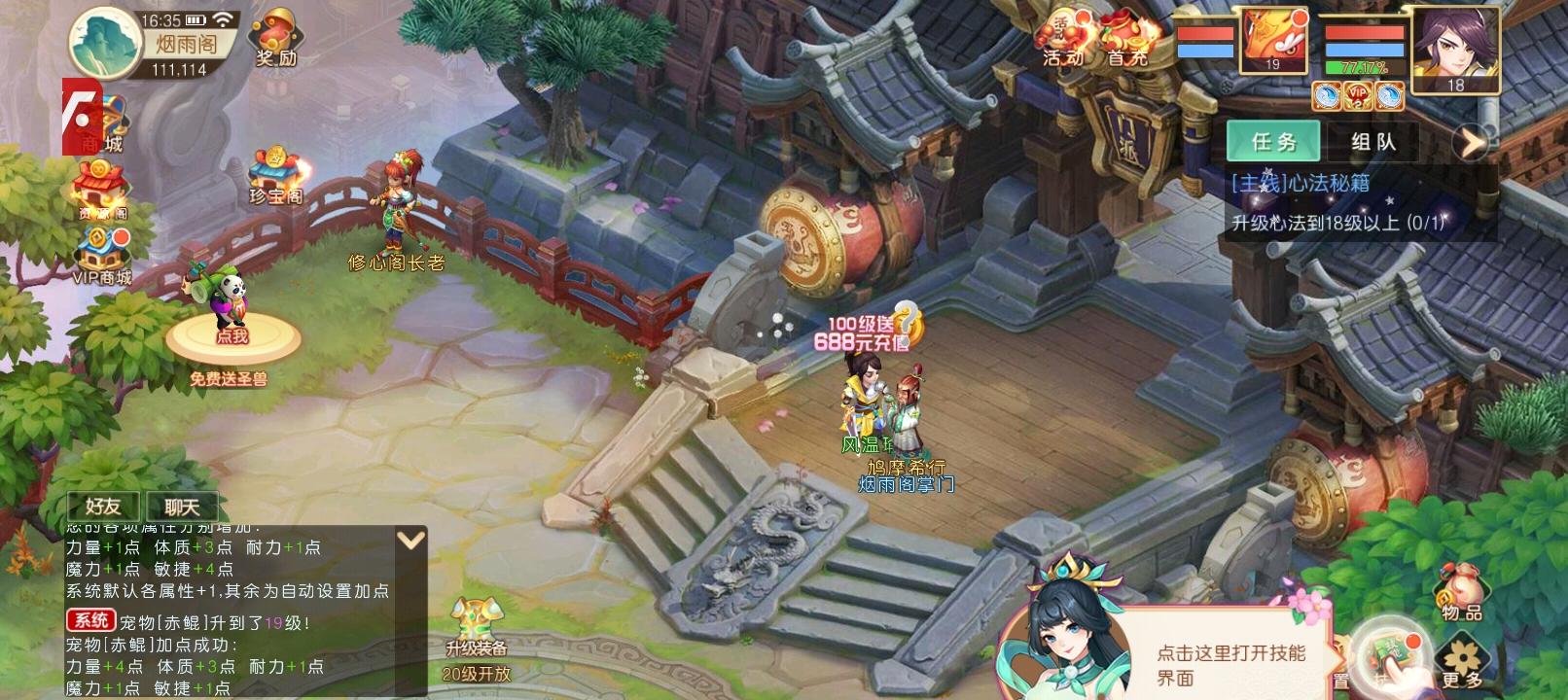Screen dimensions: 1568x700
Task: Open the VIP 2 badge
Action: click(1356, 93)
